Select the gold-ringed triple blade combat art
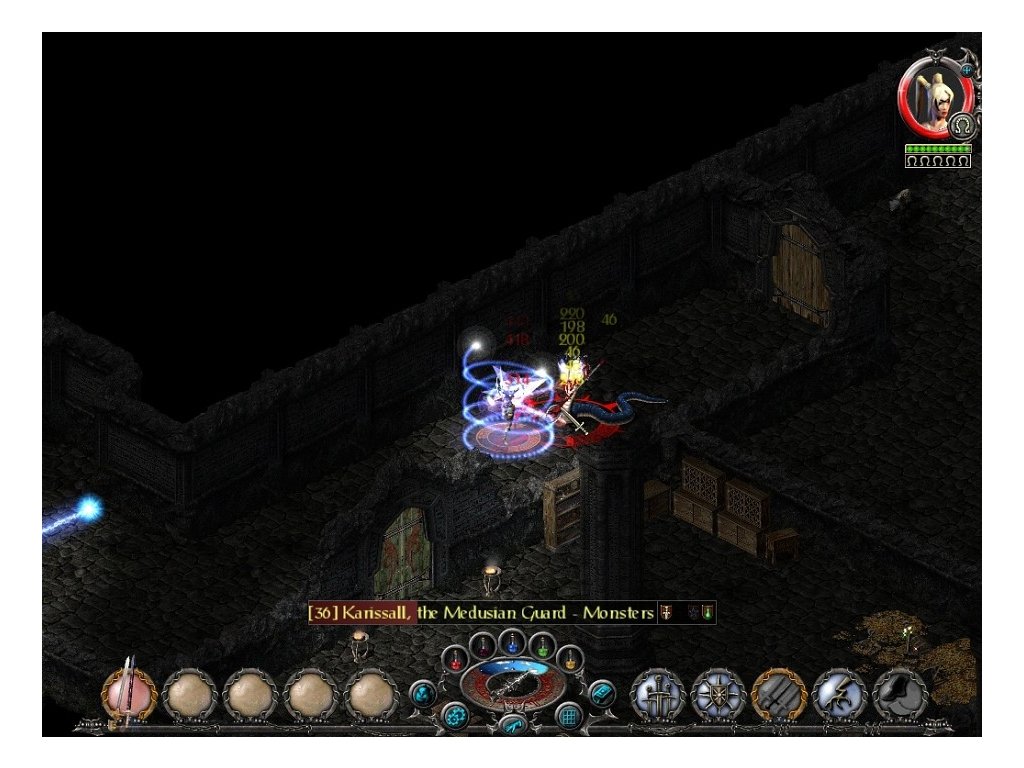Screen dimensions: 1024x768 (779, 693)
